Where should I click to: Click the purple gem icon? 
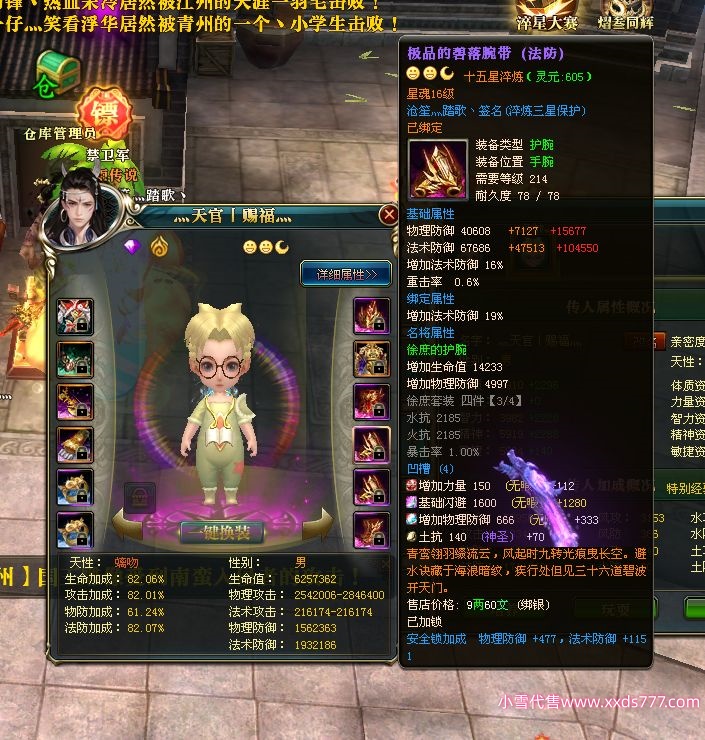click(131, 246)
